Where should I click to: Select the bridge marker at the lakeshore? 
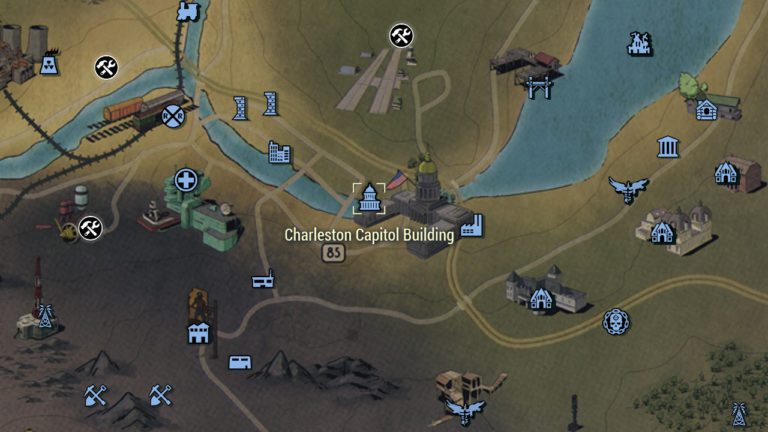tap(538, 87)
